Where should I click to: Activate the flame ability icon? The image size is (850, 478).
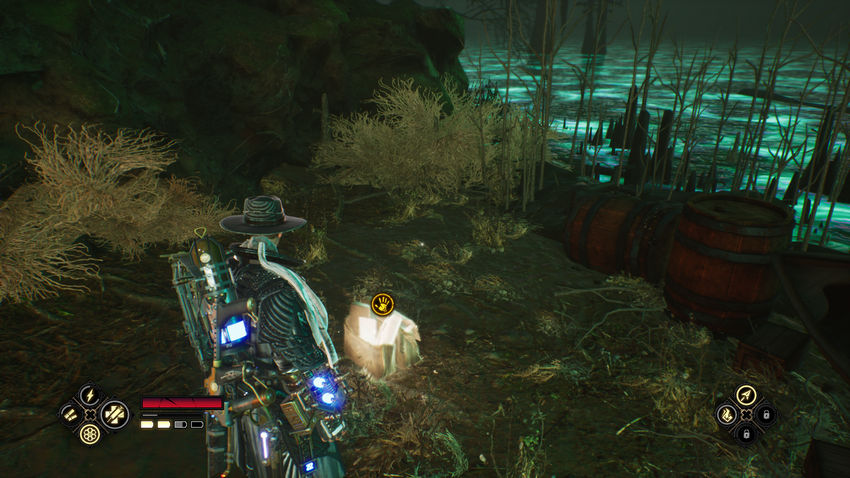click(725, 414)
